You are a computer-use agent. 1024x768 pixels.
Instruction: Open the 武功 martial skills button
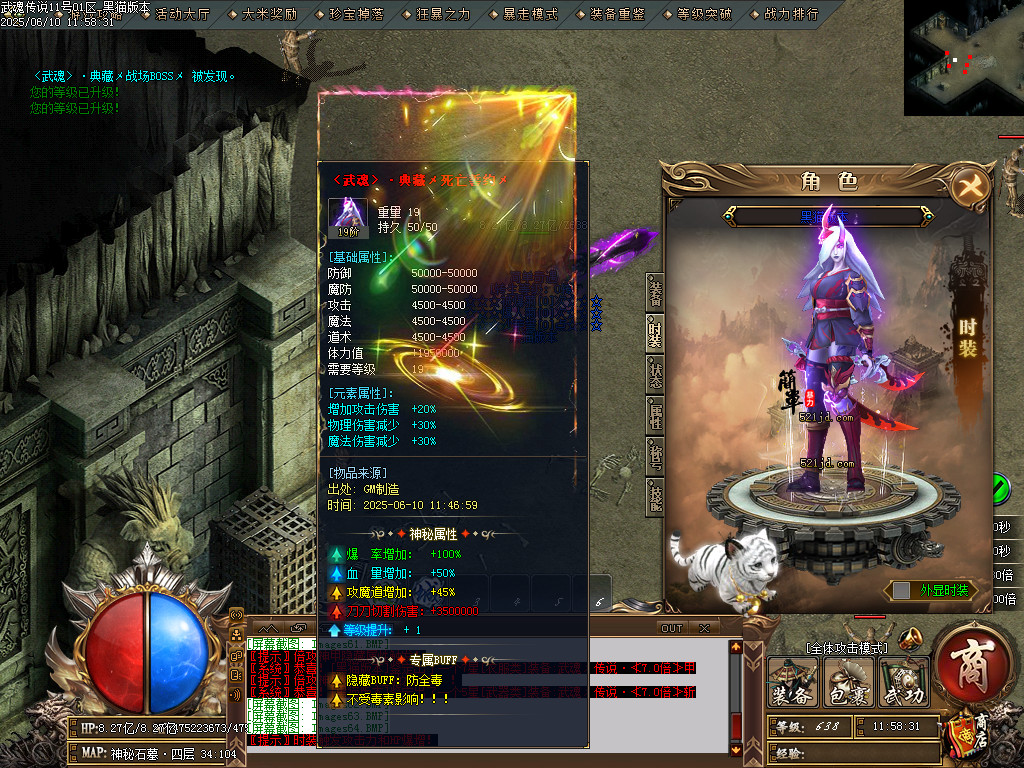(902, 684)
